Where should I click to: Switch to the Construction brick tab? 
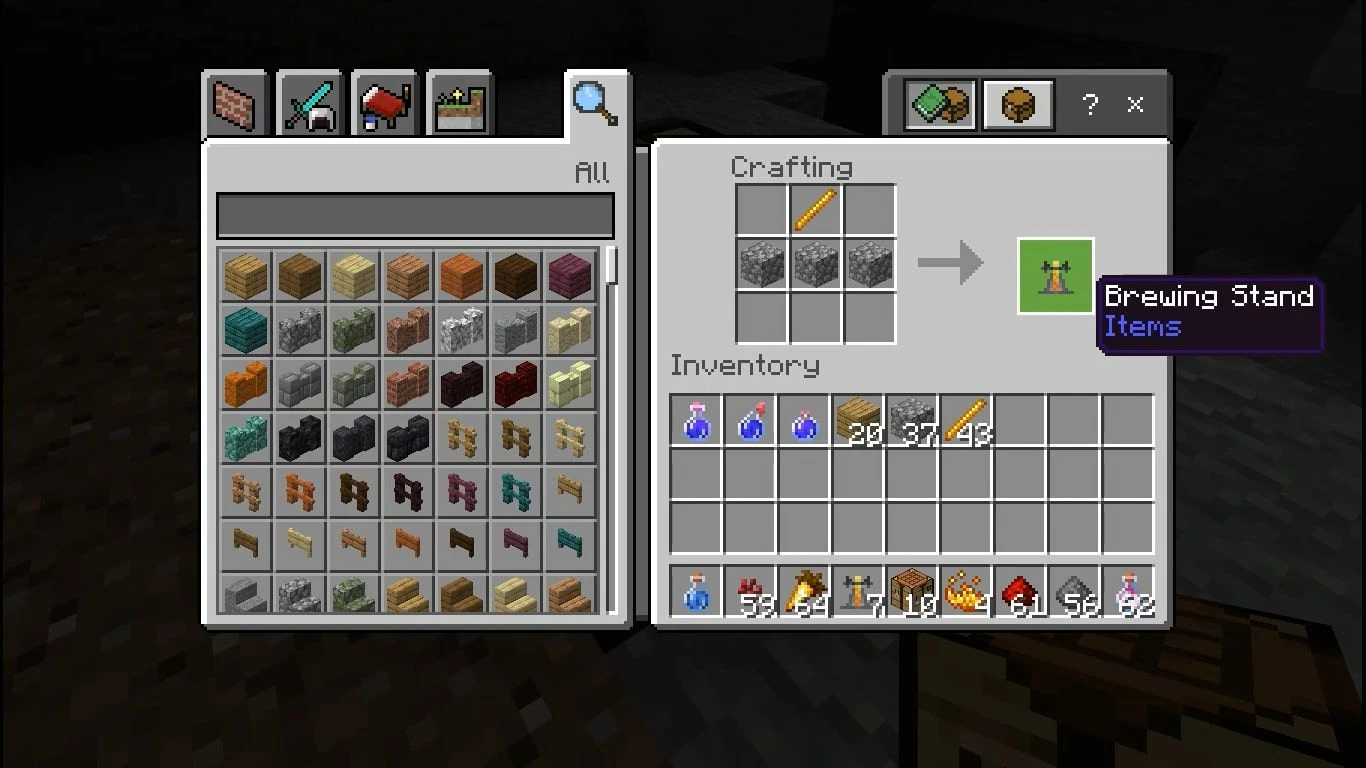click(x=236, y=104)
